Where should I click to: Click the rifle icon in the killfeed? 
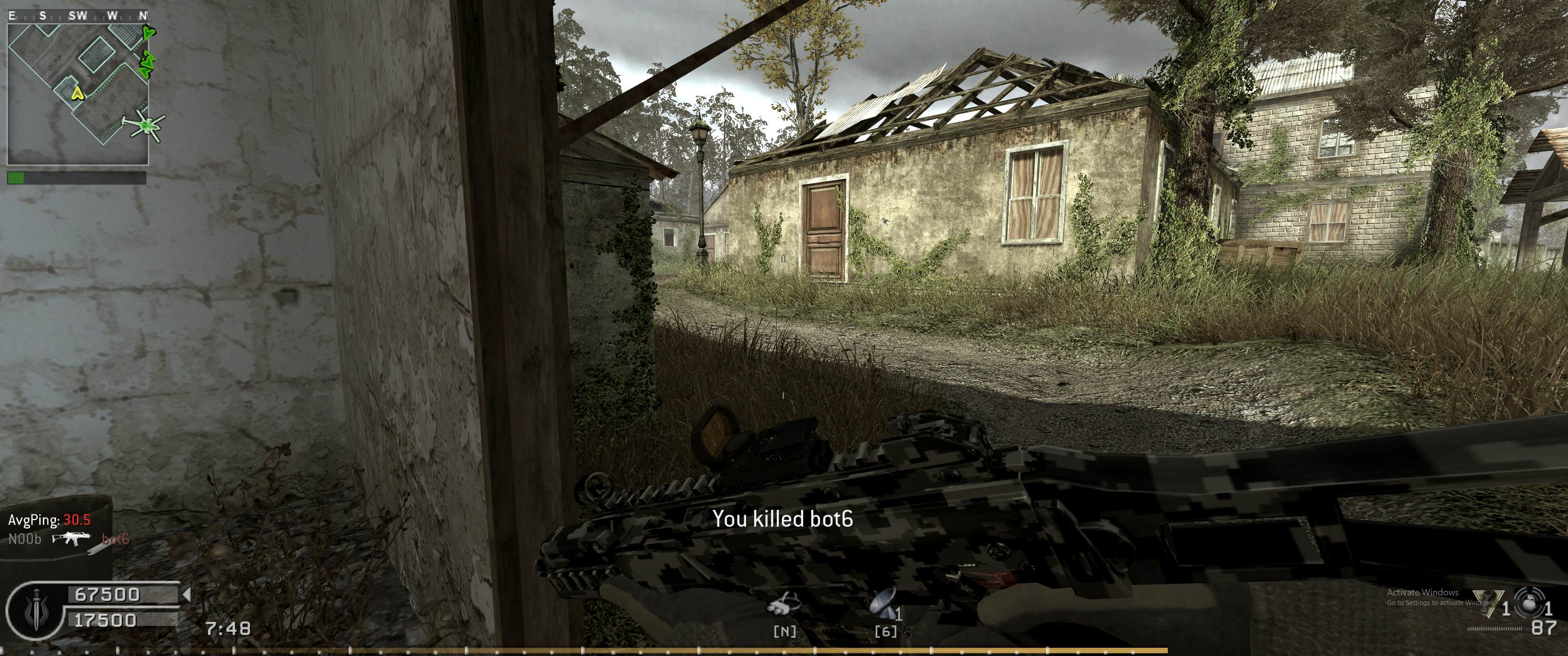(x=71, y=538)
